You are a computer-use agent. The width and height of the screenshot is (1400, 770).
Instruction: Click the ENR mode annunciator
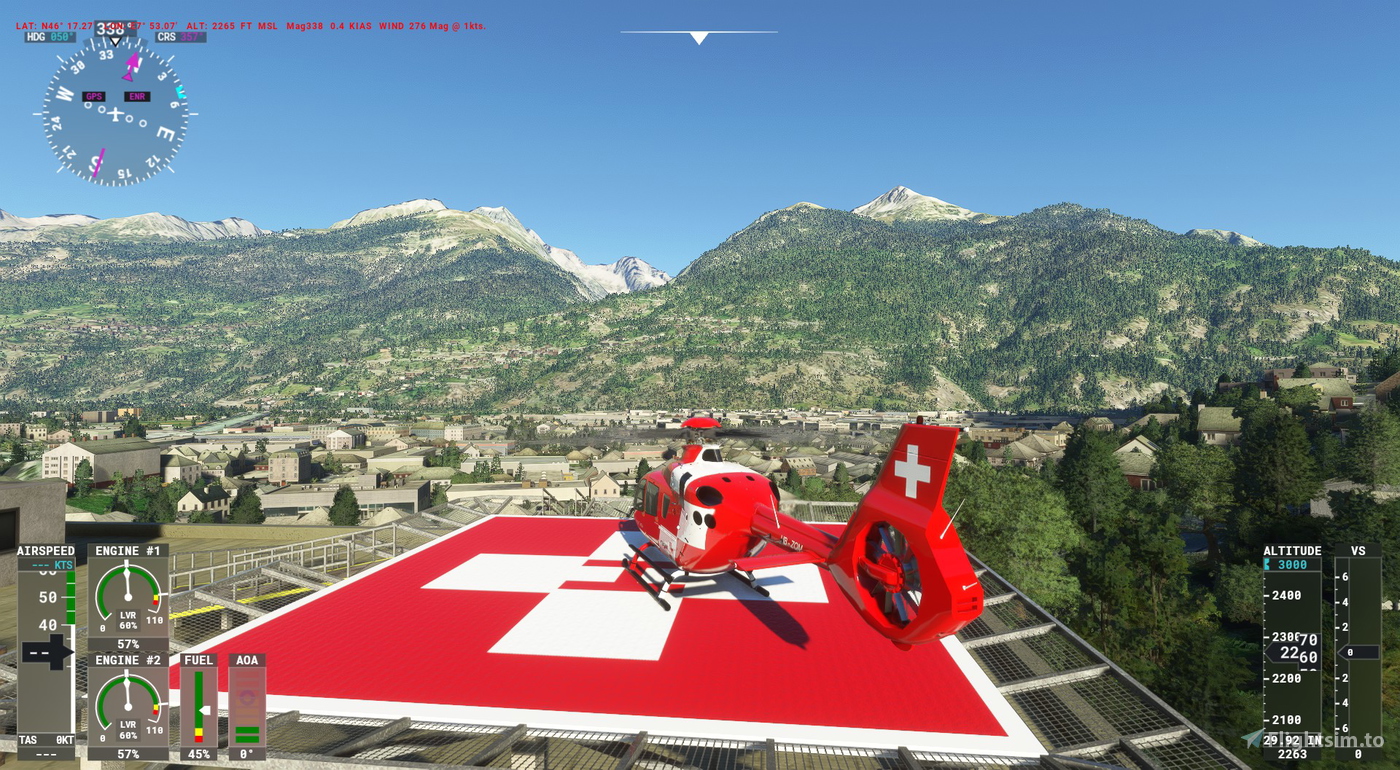[137, 96]
